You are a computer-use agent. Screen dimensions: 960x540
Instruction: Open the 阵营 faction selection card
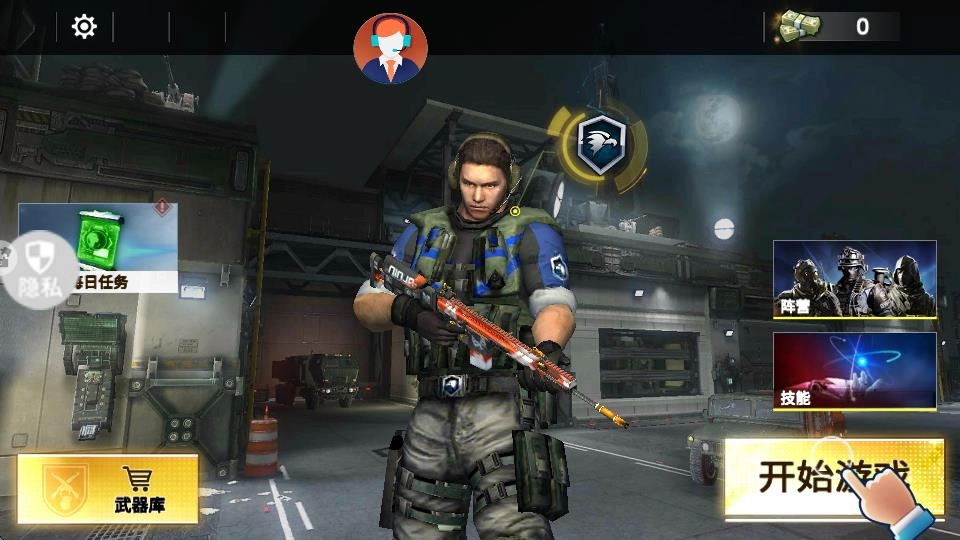[854, 279]
